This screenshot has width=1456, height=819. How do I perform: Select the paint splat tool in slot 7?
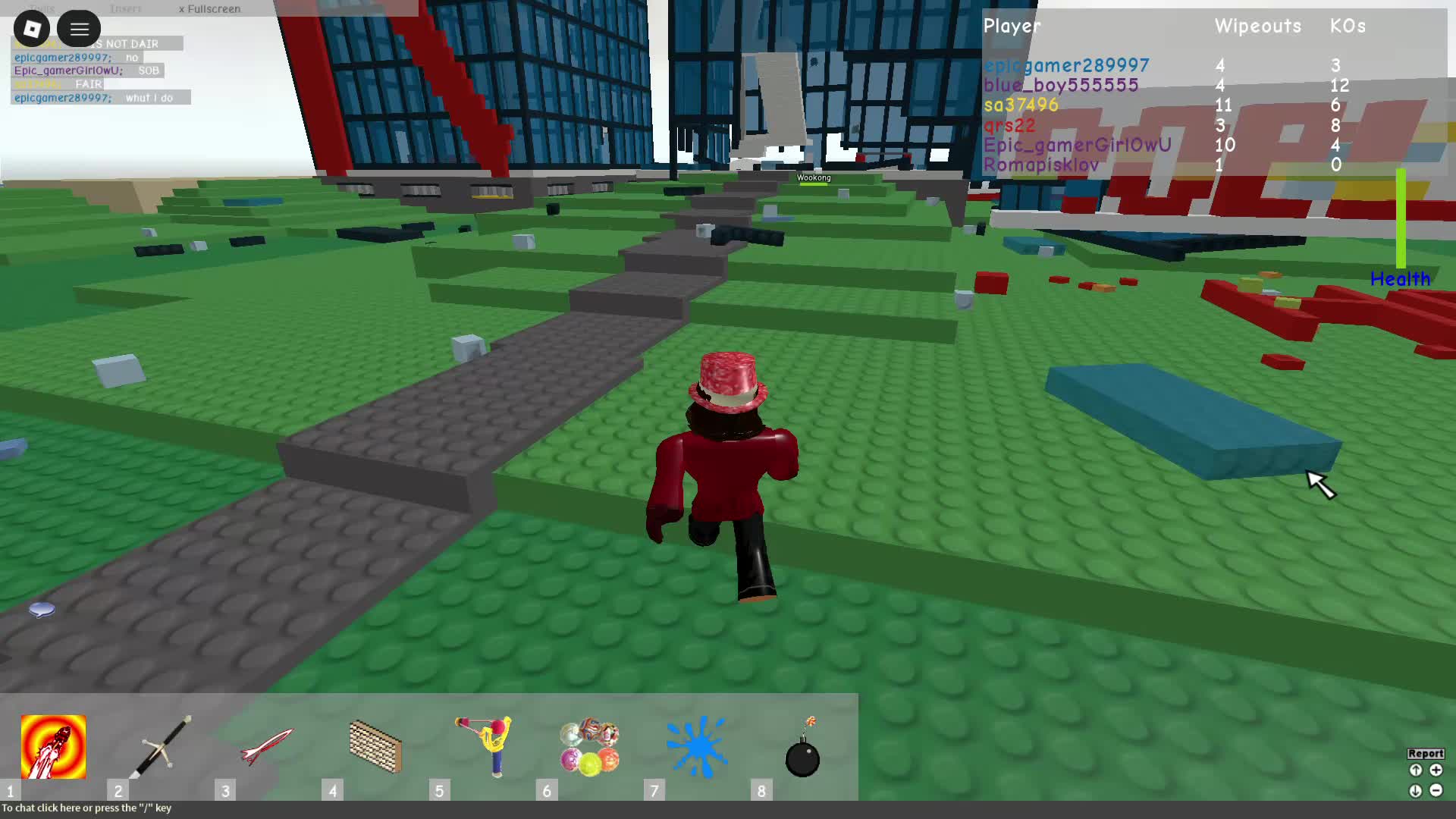(x=697, y=747)
